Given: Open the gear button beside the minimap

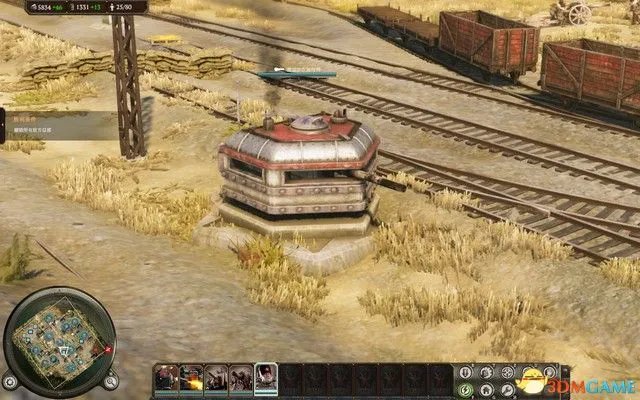Looking at the screenshot, I should pos(10,381).
